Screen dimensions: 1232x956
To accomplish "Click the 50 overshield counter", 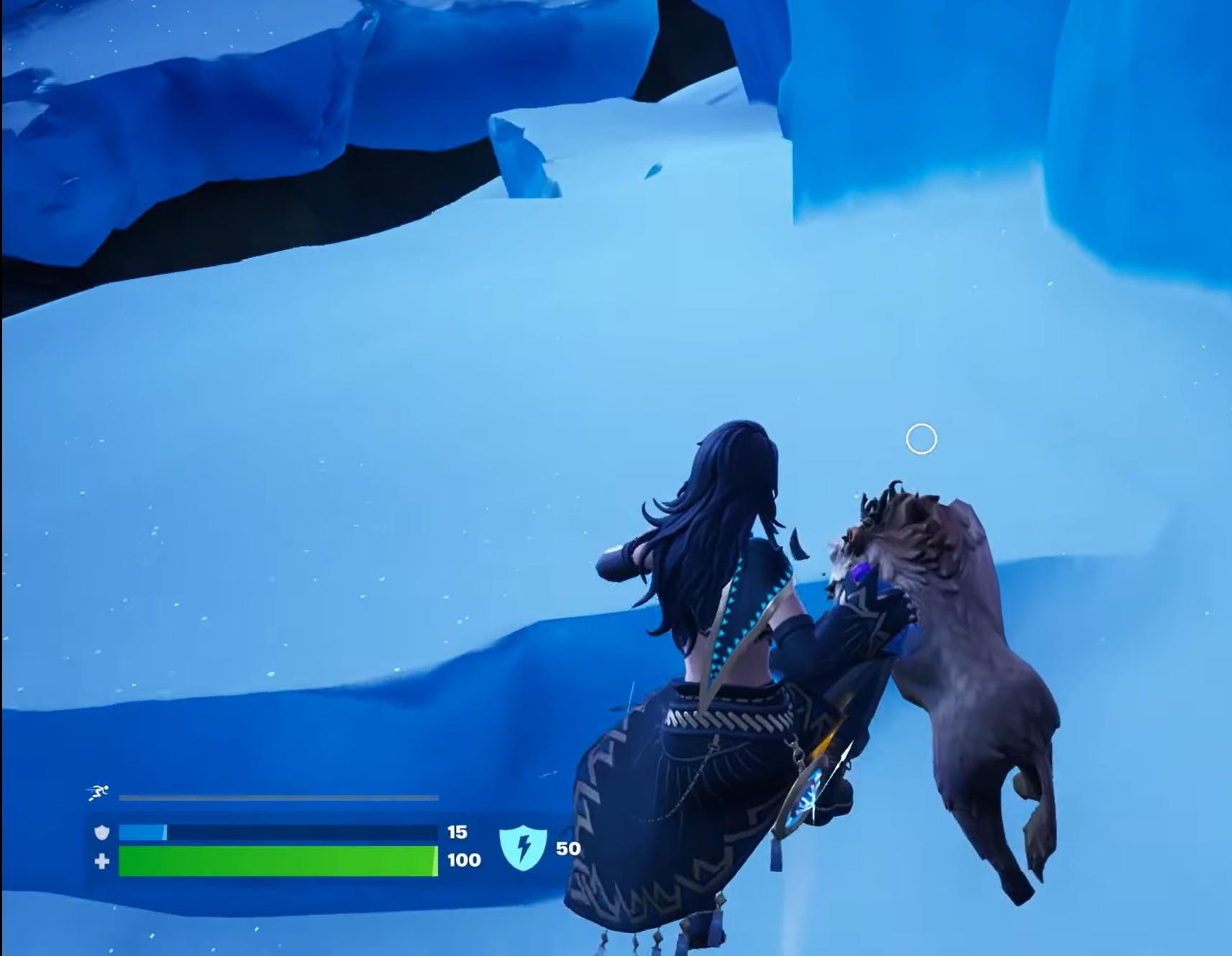I will point(568,848).
